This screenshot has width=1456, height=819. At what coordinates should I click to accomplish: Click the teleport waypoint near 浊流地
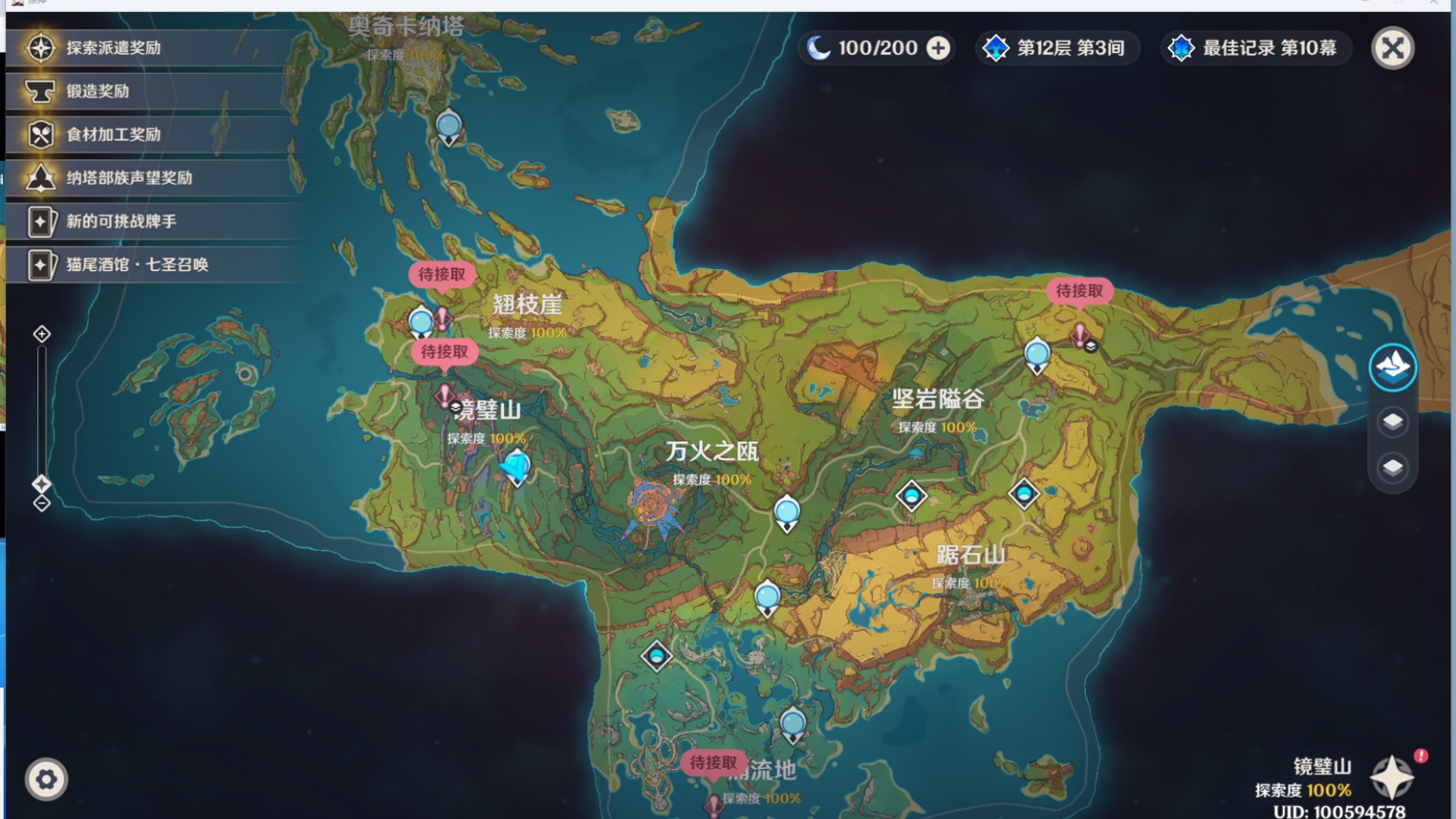tap(792, 723)
